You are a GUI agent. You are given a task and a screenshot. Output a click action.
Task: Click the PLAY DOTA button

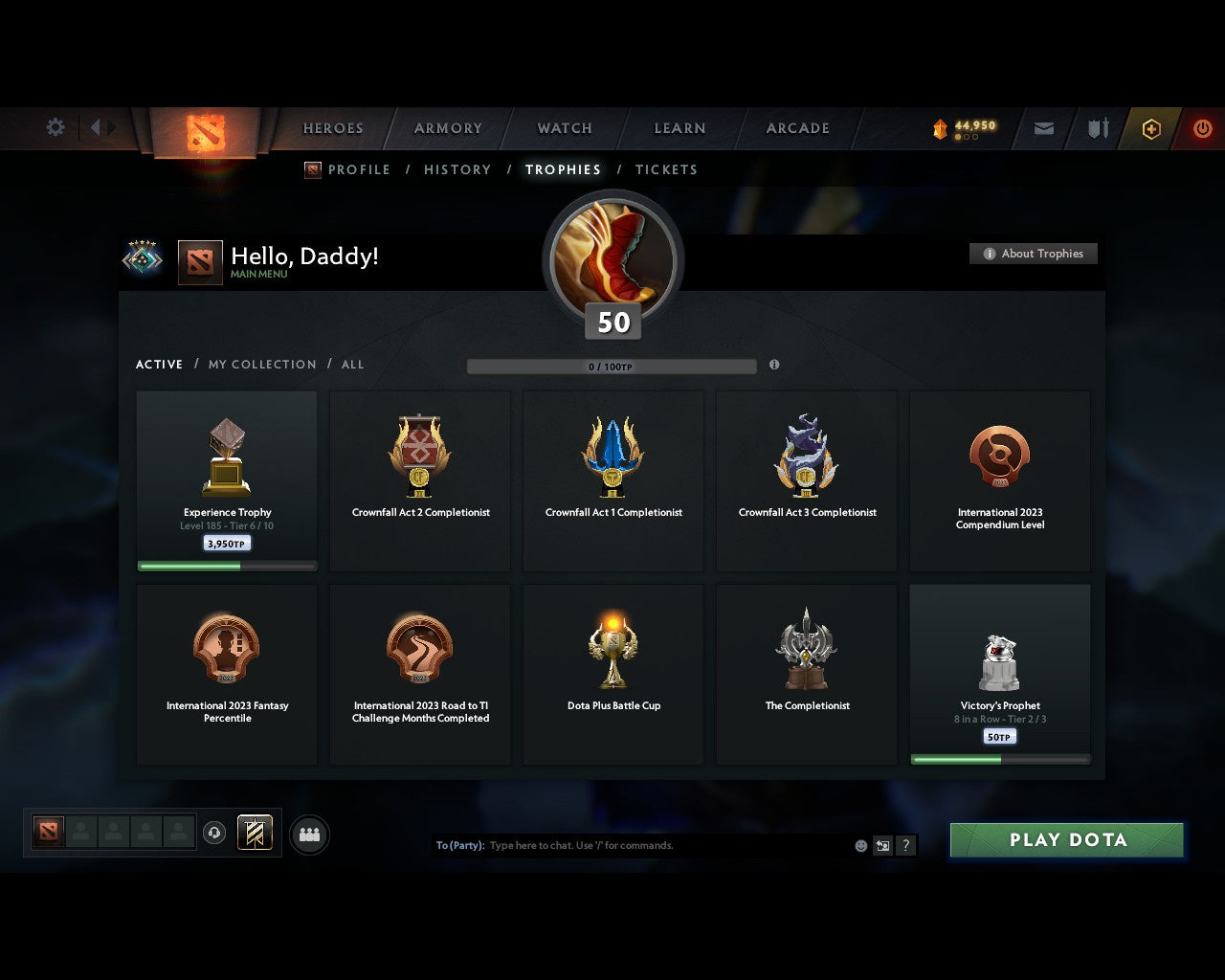click(1066, 839)
